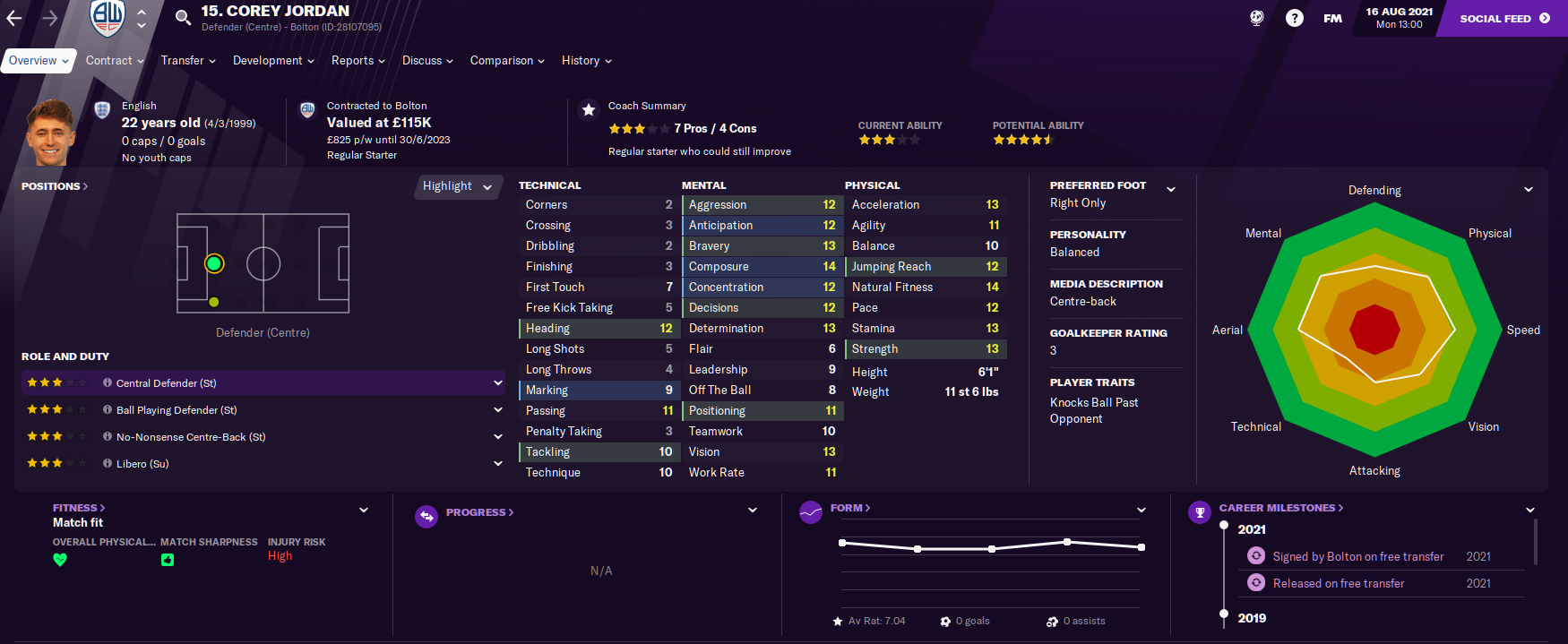Open the Highlight attributes dropdown
This screenshot has height=644, width=1568.
[x=458, y=186]
